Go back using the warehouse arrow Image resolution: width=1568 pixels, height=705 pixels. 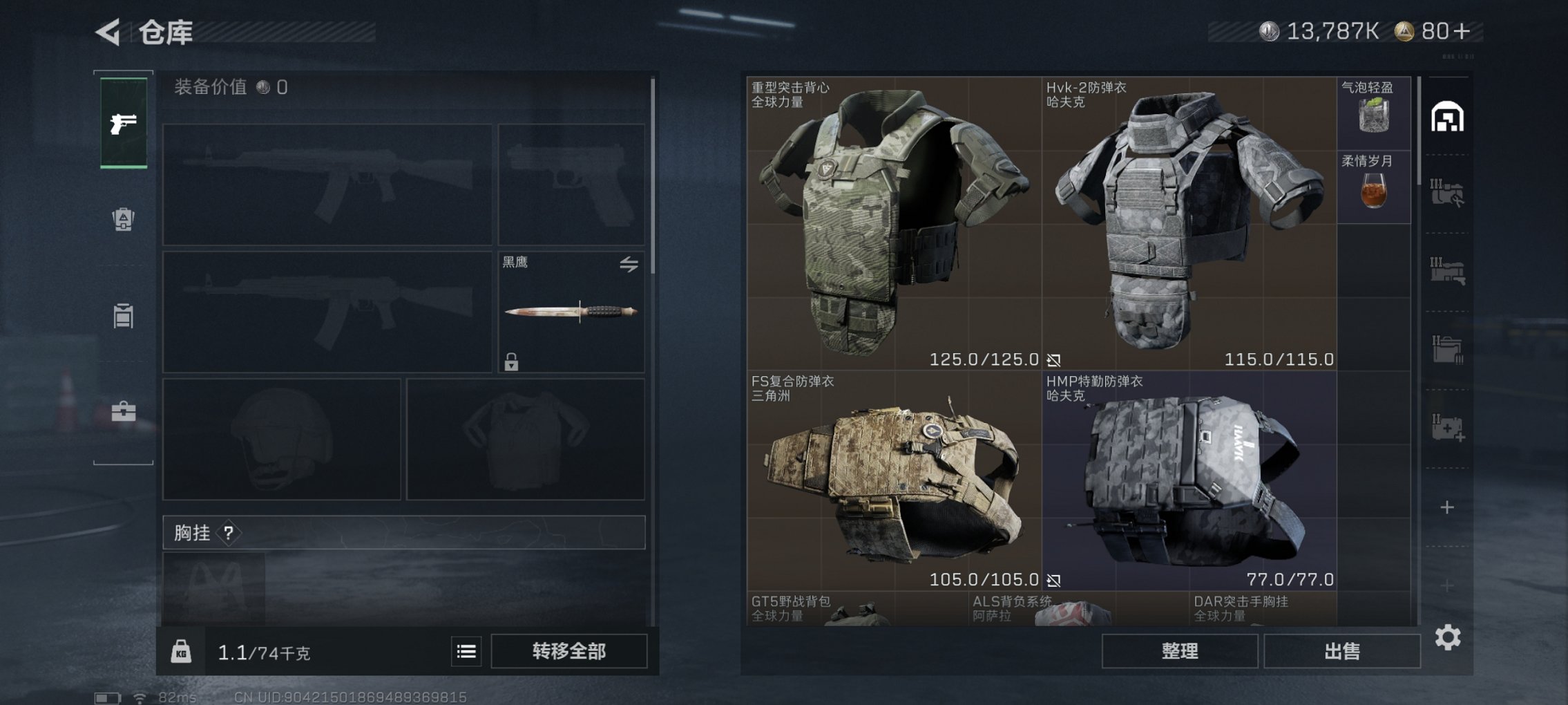(108, 32)
